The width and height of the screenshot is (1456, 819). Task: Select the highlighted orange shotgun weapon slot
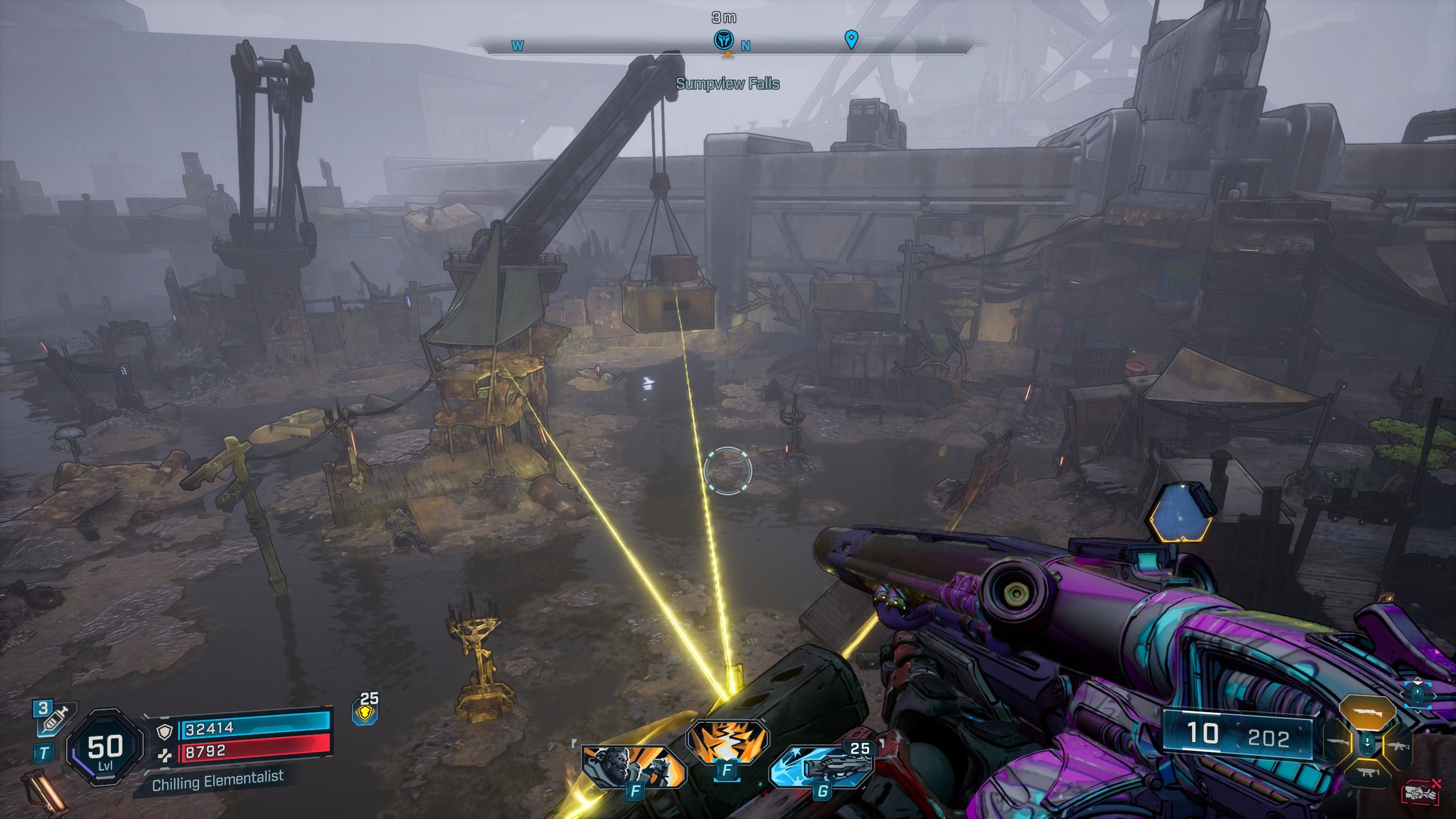coord(1368,712)
